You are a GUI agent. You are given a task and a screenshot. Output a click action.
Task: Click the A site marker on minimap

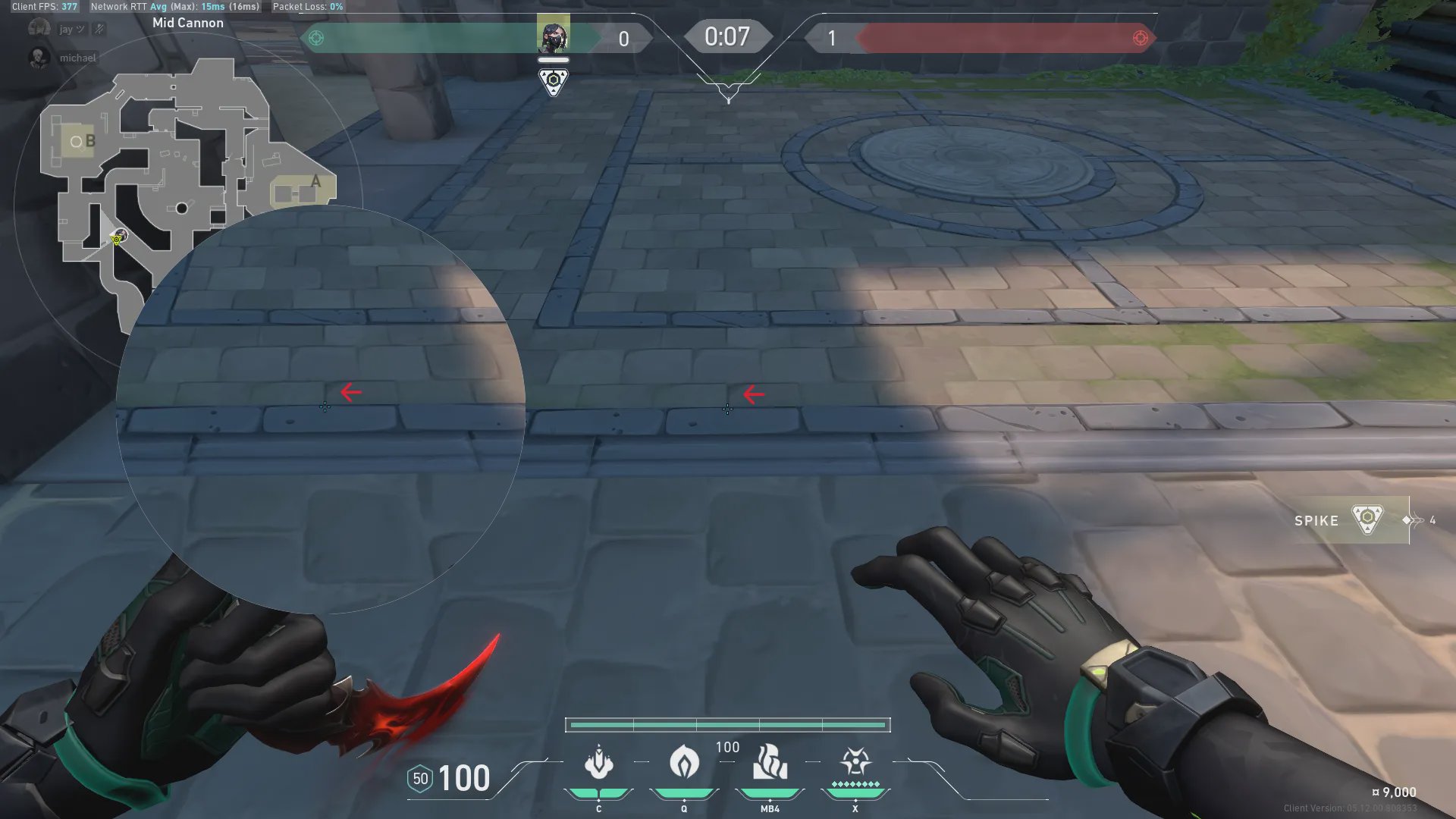pos(315,182)
